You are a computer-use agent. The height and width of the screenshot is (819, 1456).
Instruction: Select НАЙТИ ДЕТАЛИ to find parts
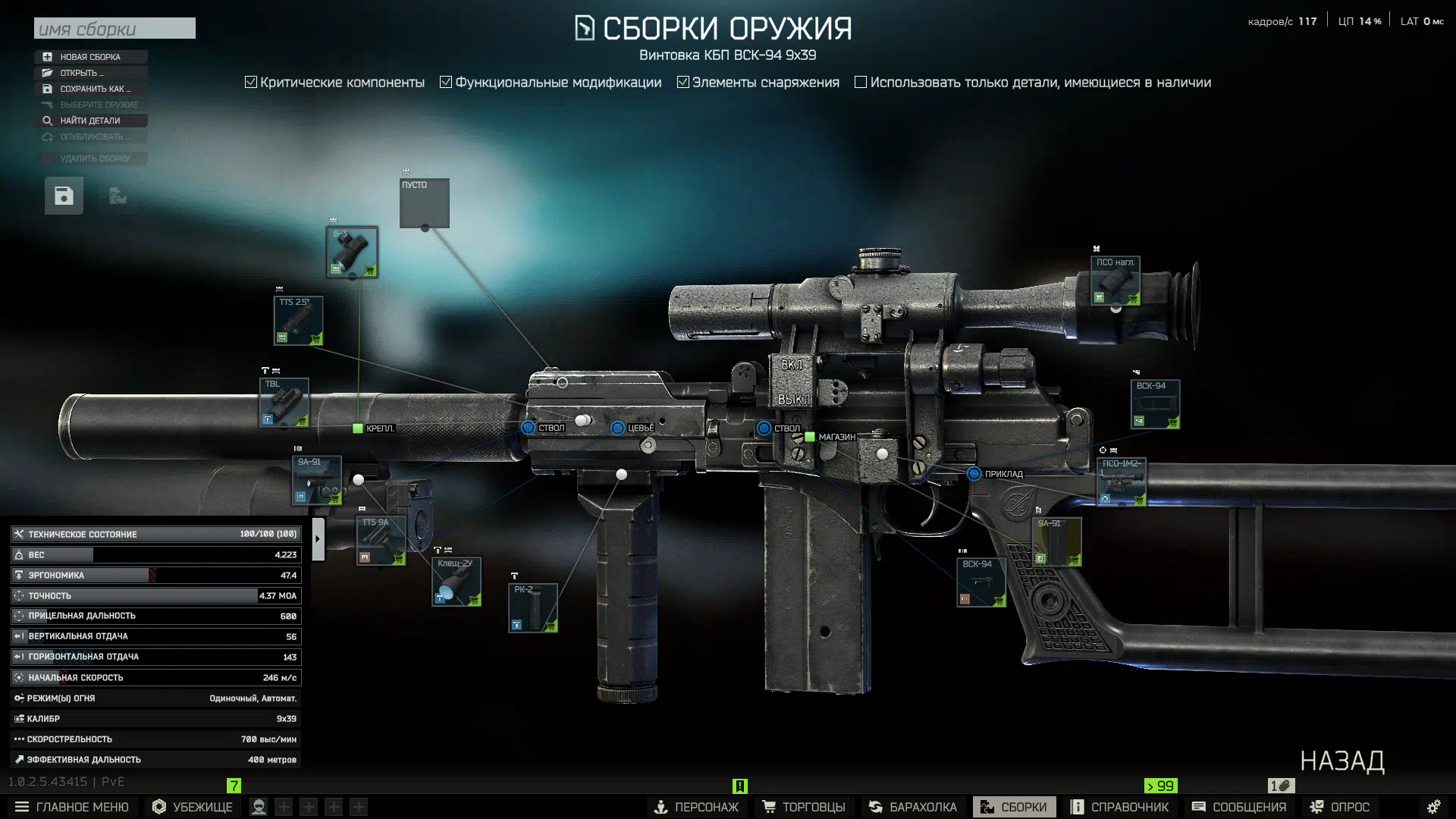click(90, 121)
